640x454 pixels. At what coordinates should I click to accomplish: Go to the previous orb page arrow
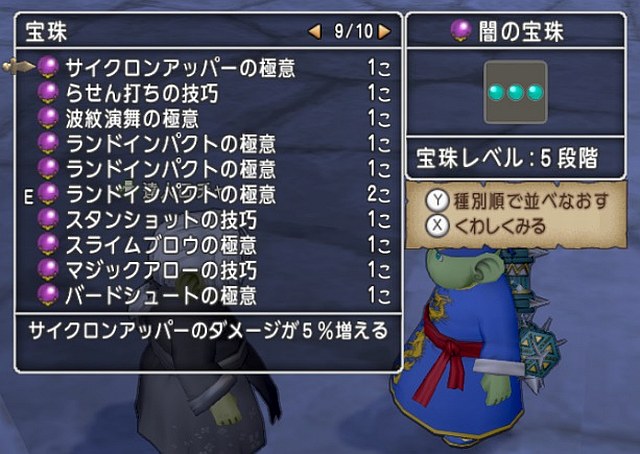[315, 31]
